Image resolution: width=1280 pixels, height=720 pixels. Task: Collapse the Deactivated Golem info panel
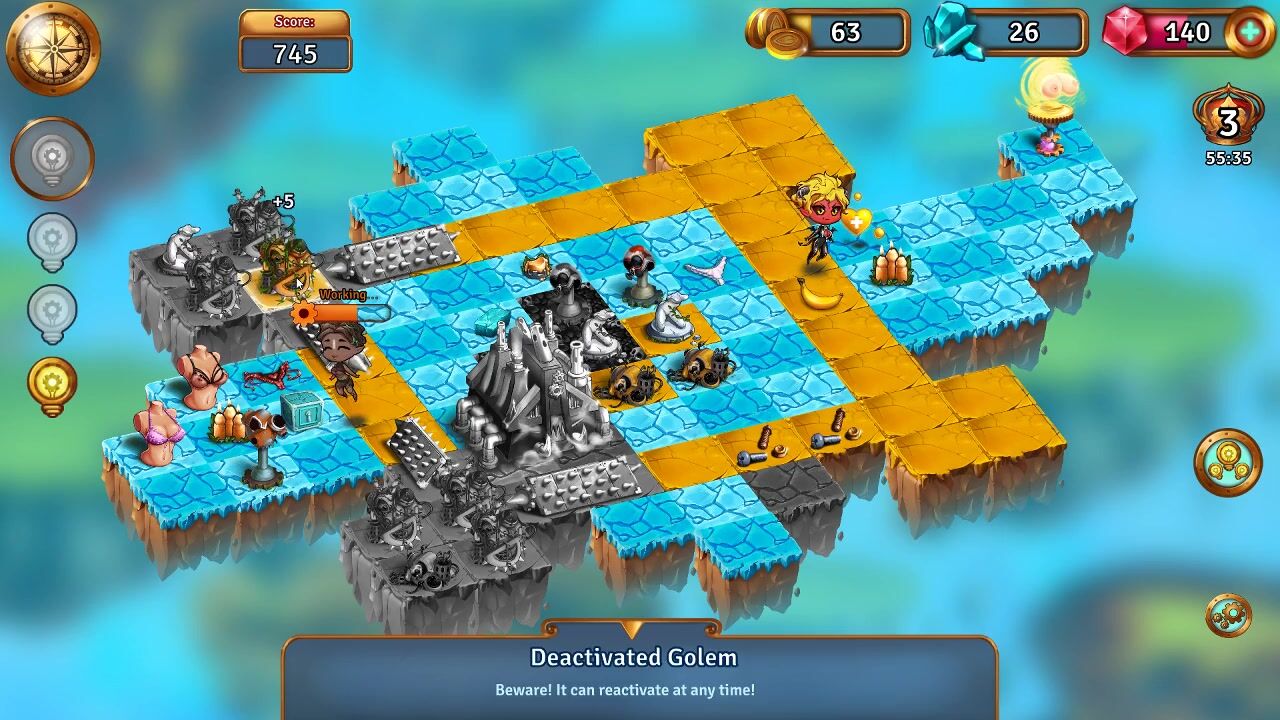pos(631,629)
